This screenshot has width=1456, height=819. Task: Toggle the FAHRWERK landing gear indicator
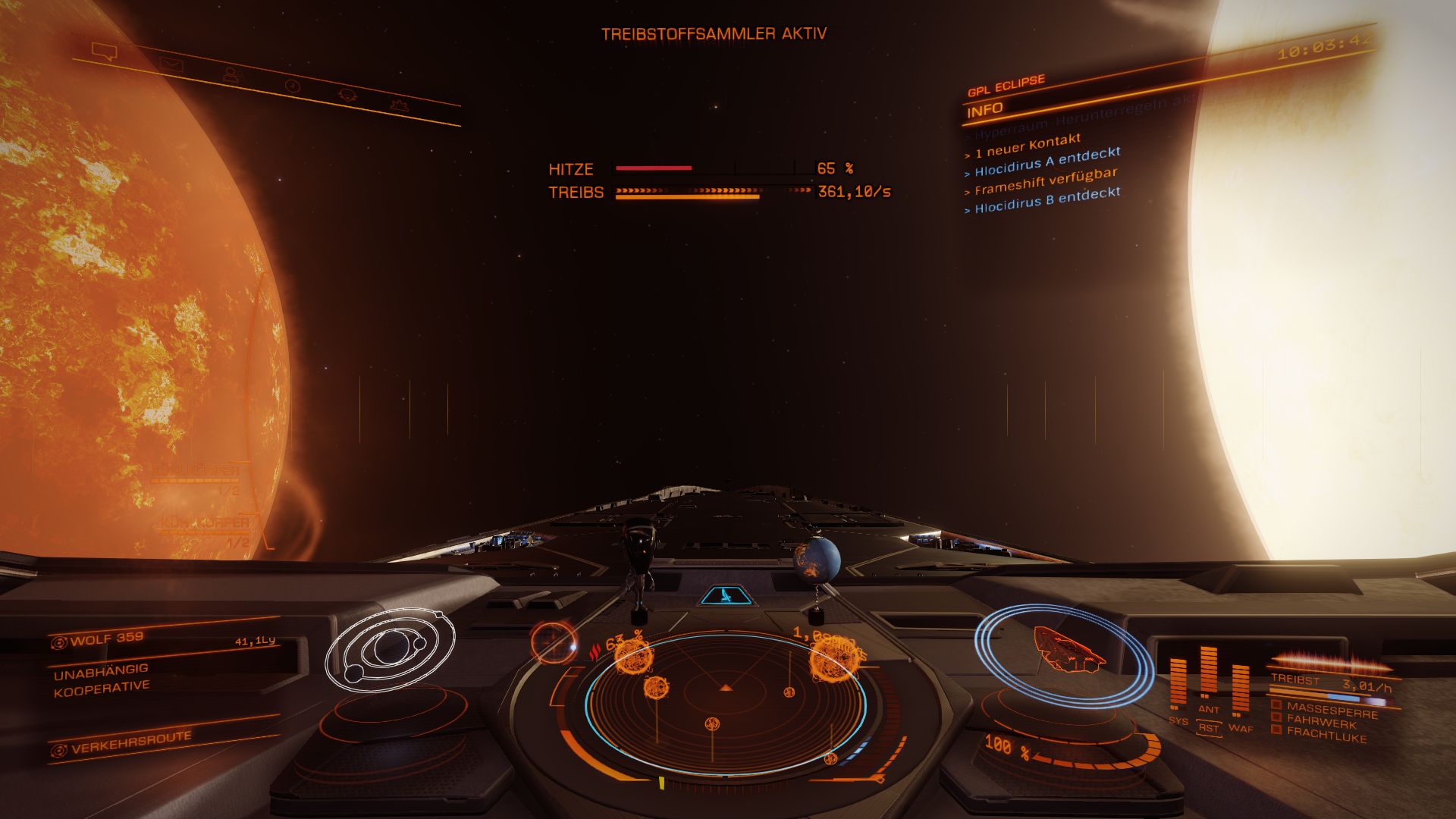(1319, 723)
